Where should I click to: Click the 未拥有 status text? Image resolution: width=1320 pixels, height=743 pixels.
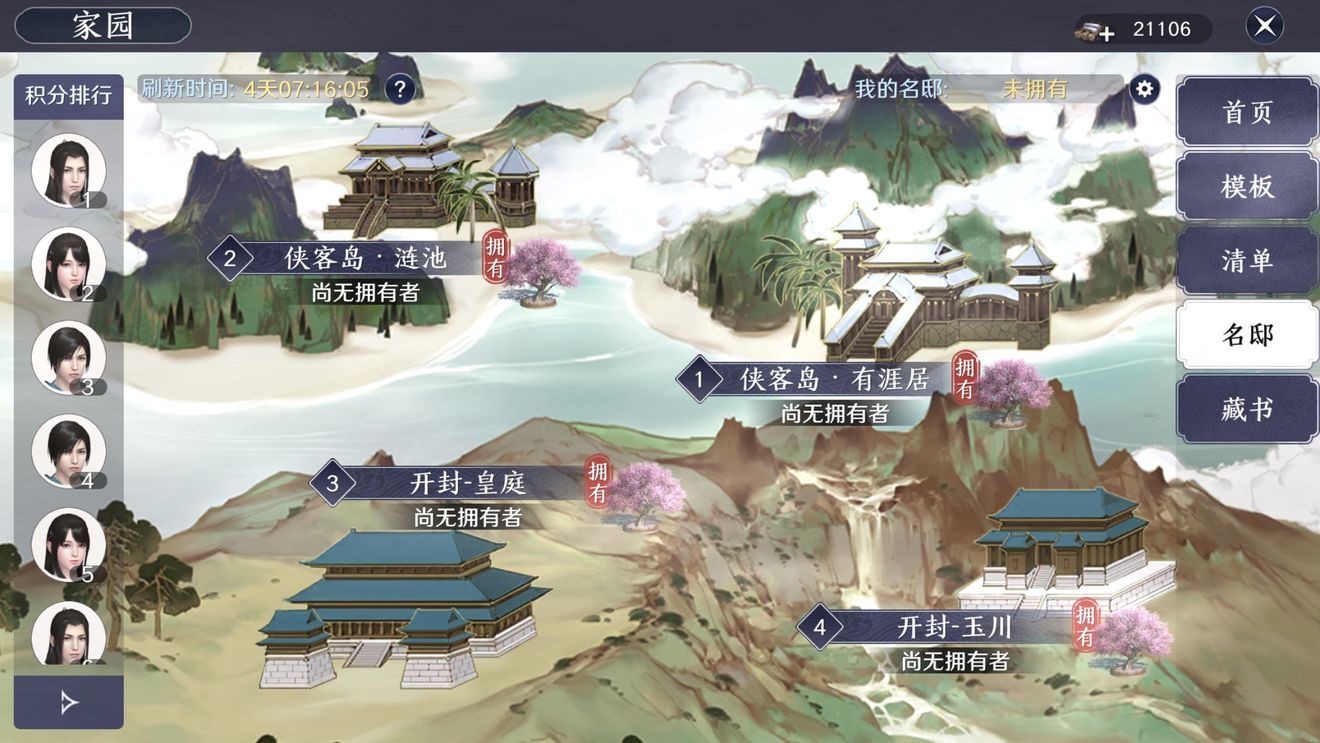[1037, 87]
